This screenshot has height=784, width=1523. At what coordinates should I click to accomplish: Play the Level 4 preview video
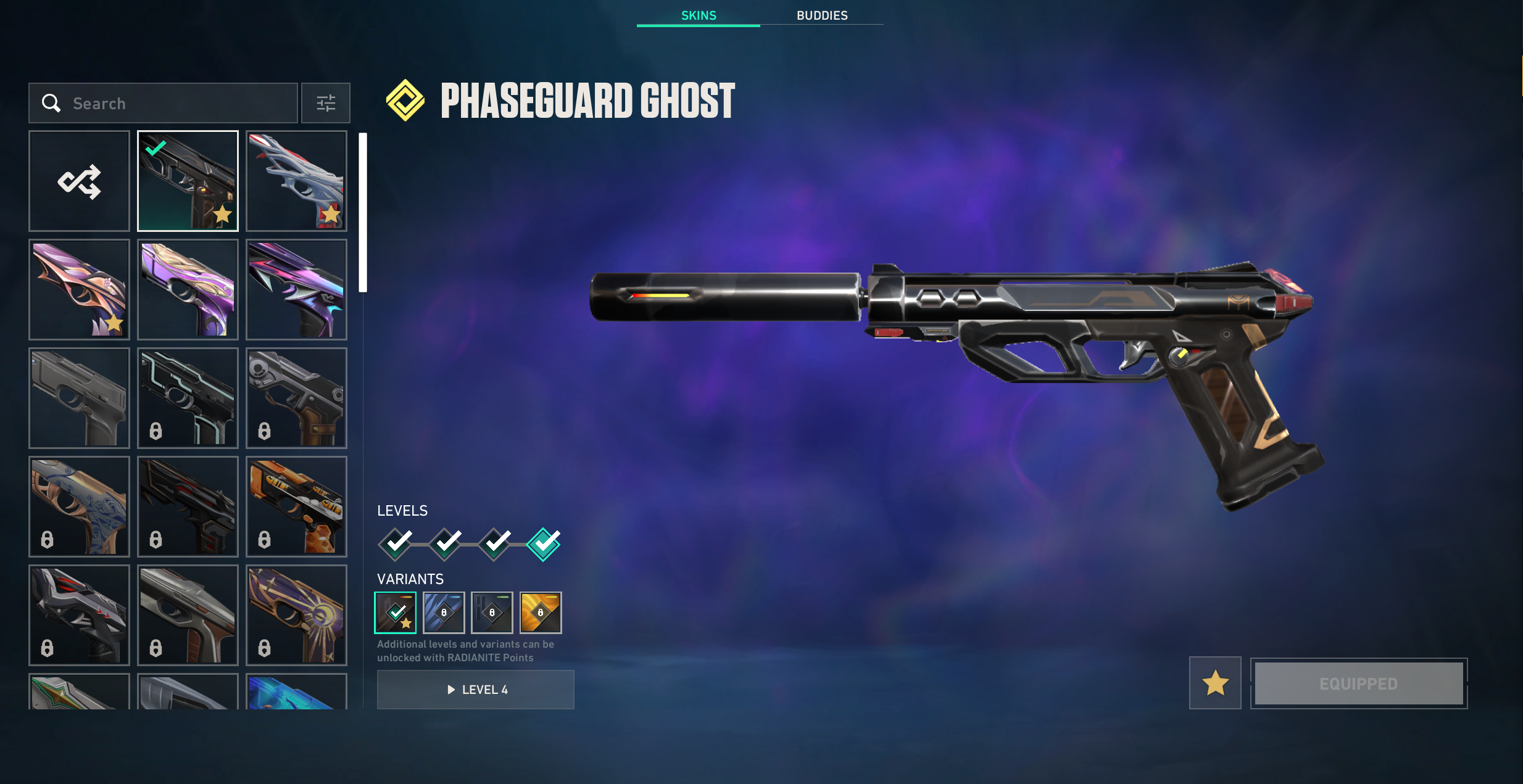tap(476, 690)
